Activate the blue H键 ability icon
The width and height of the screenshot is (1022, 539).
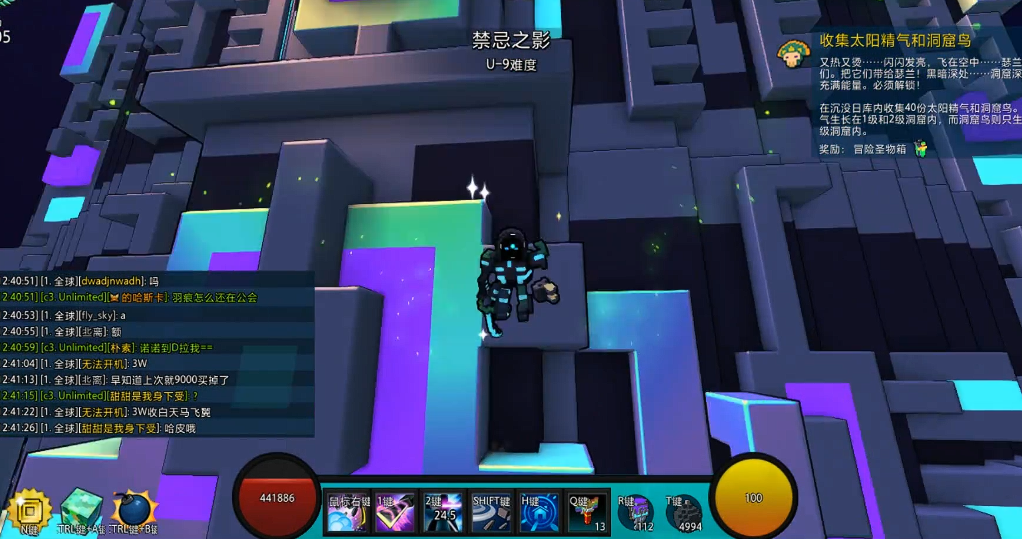[540, 512]
